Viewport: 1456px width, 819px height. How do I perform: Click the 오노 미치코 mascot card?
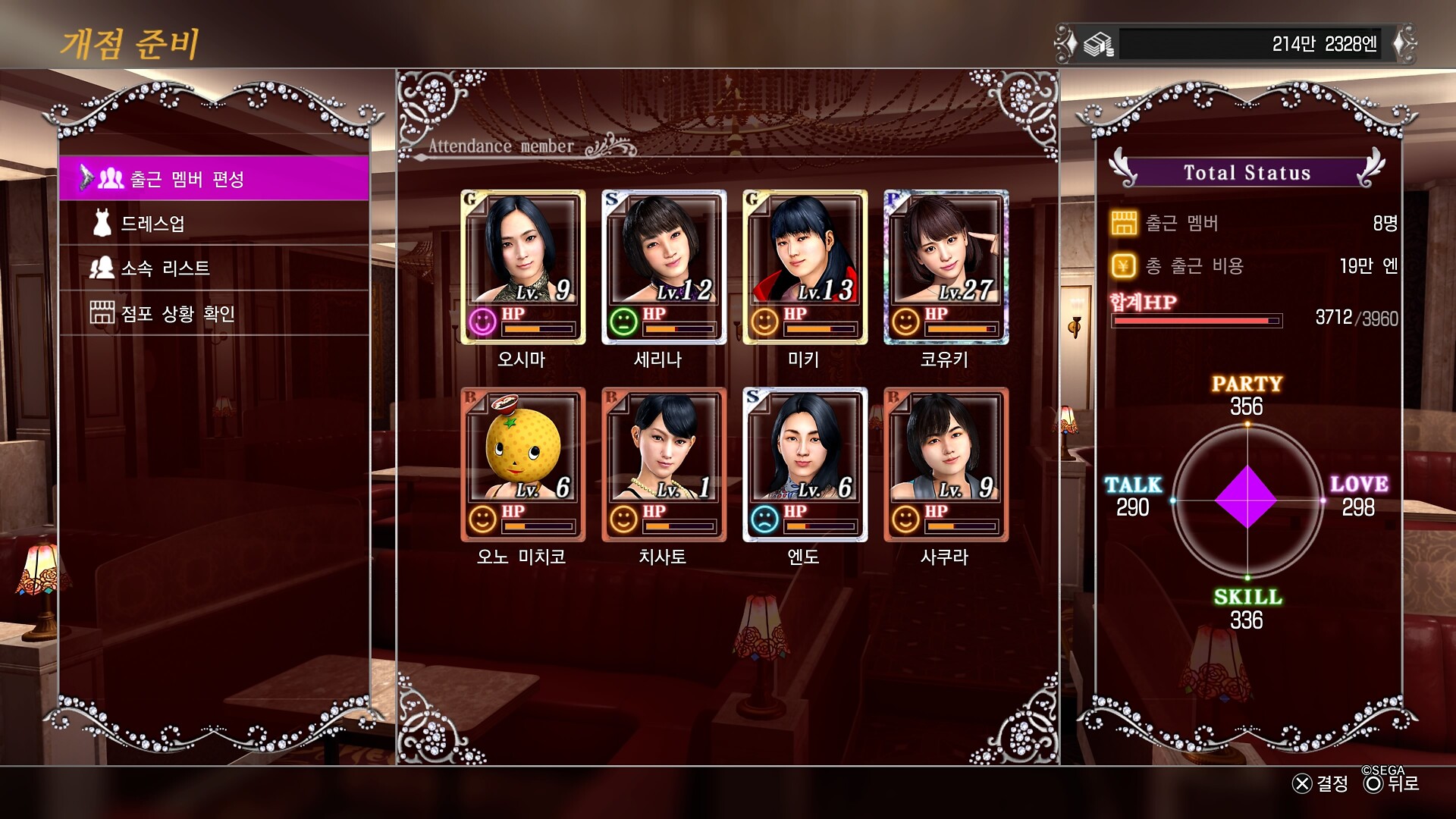click(x=522, y=464)
